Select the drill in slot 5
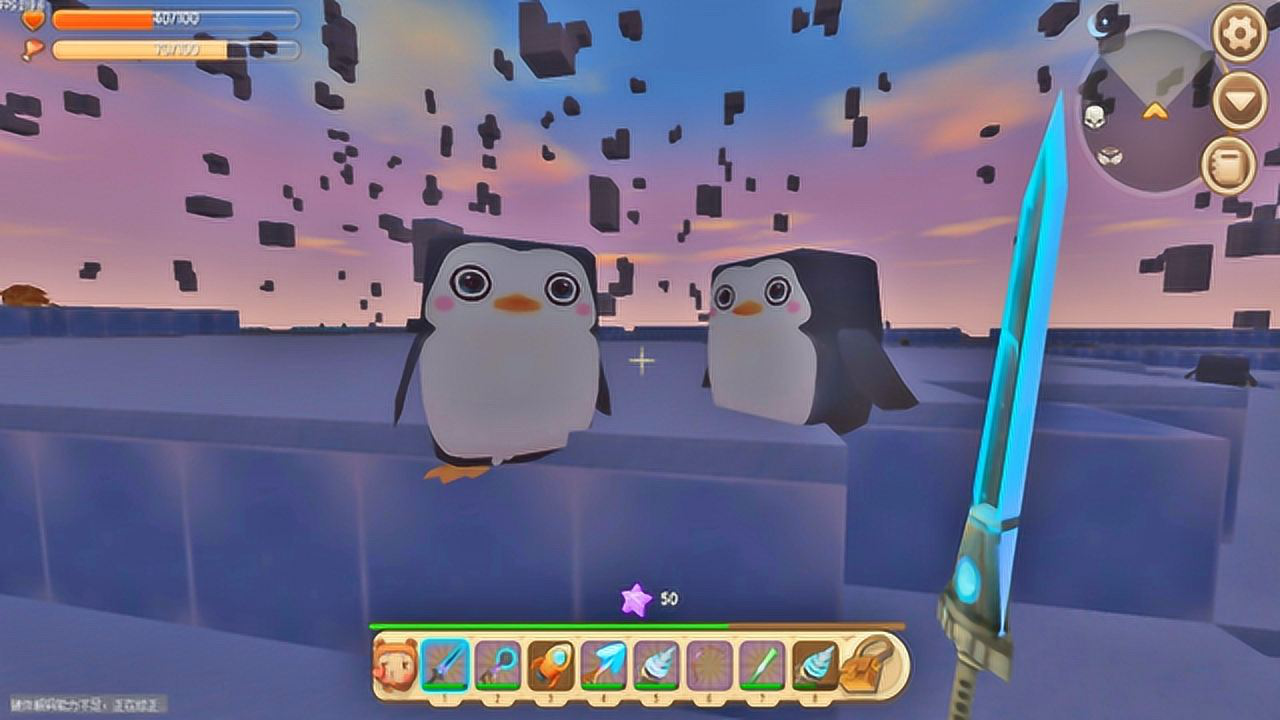The height and width of the screenshot is (720, 1280). pos(657,665)
